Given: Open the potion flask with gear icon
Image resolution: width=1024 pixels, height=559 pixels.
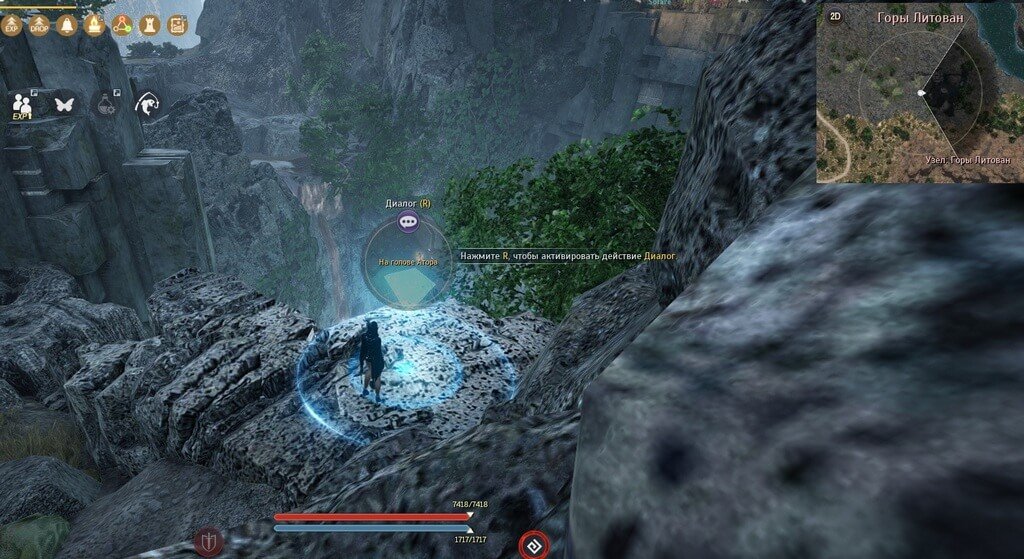Looking at the screenshot, I should tap(105, 102).
